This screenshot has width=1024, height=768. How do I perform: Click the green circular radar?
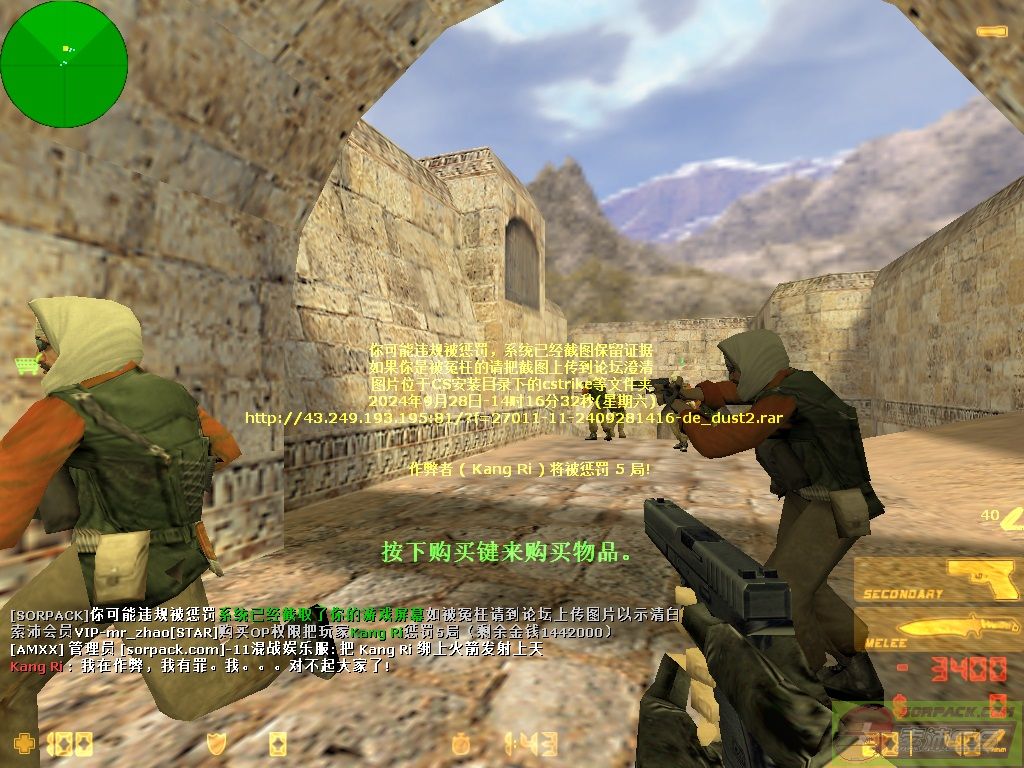point(64,64)
